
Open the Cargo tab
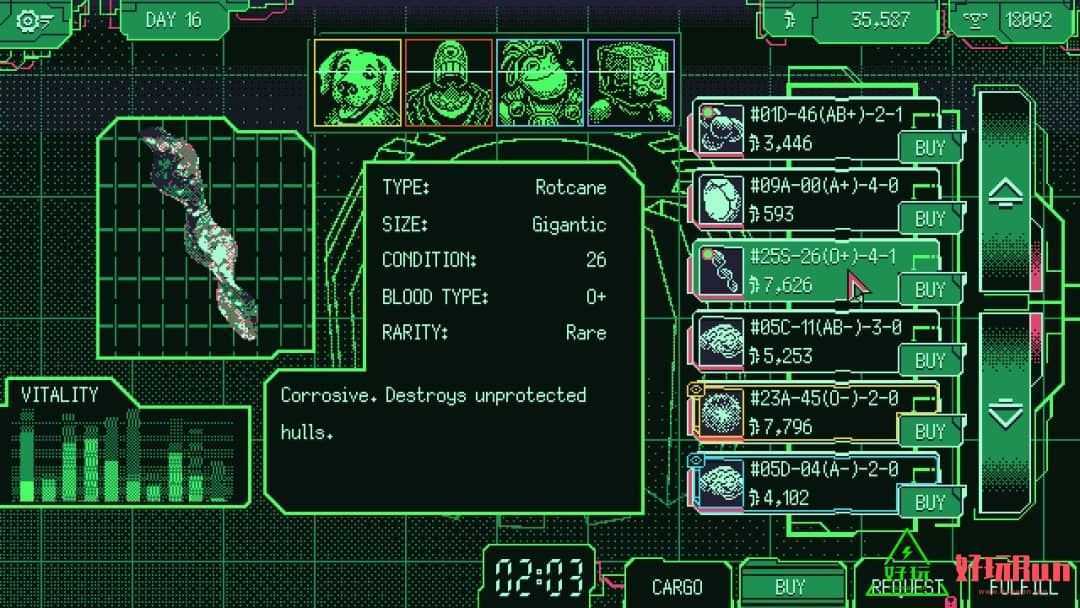point(677,587)
